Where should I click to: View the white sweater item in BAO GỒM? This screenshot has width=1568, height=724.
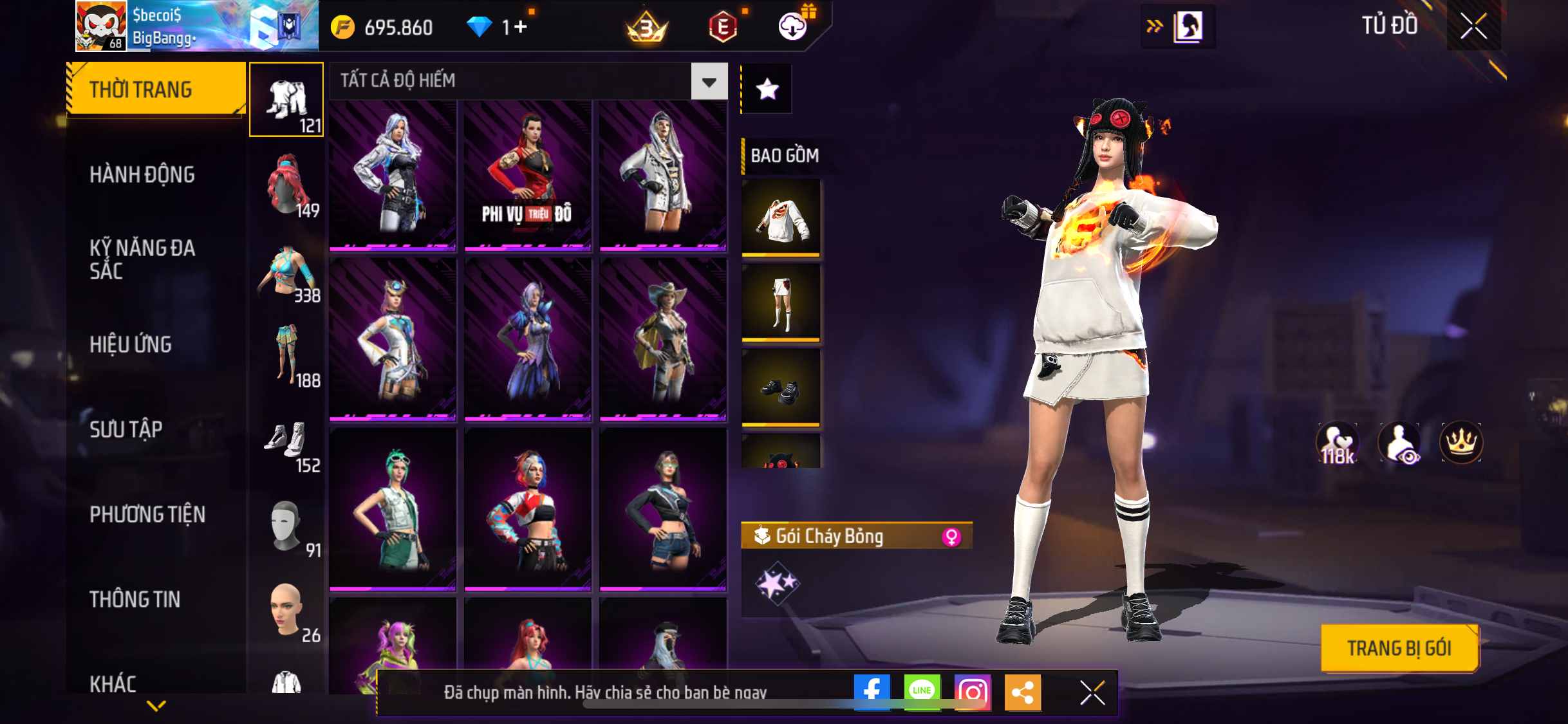click(781, 218)
